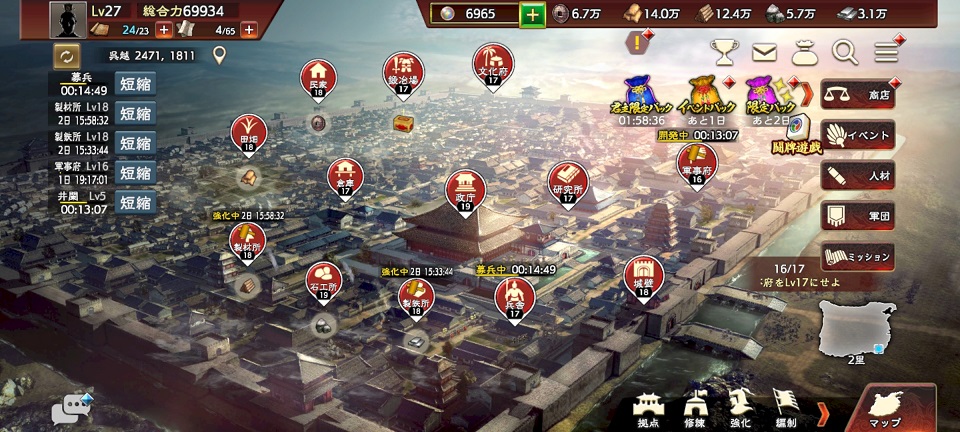Open the ミッション missions list

[857, 256]
